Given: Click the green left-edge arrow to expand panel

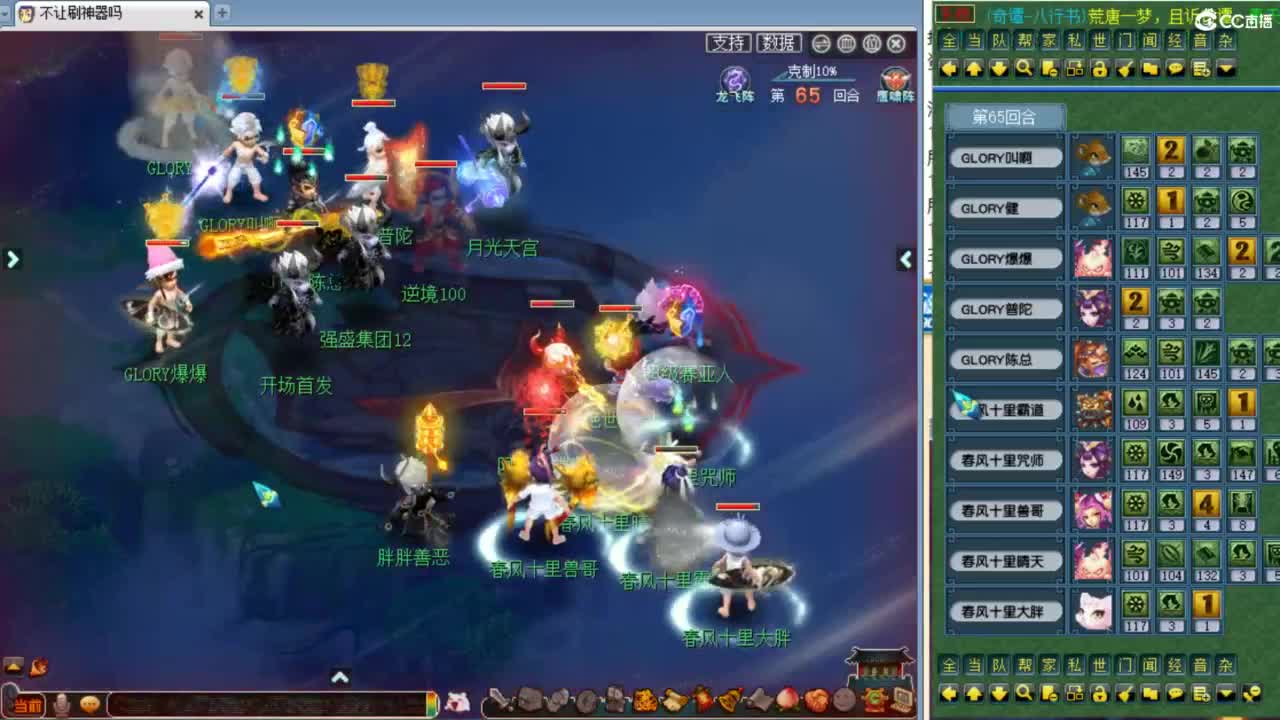Looking at the screenshot, I should 12,259.
